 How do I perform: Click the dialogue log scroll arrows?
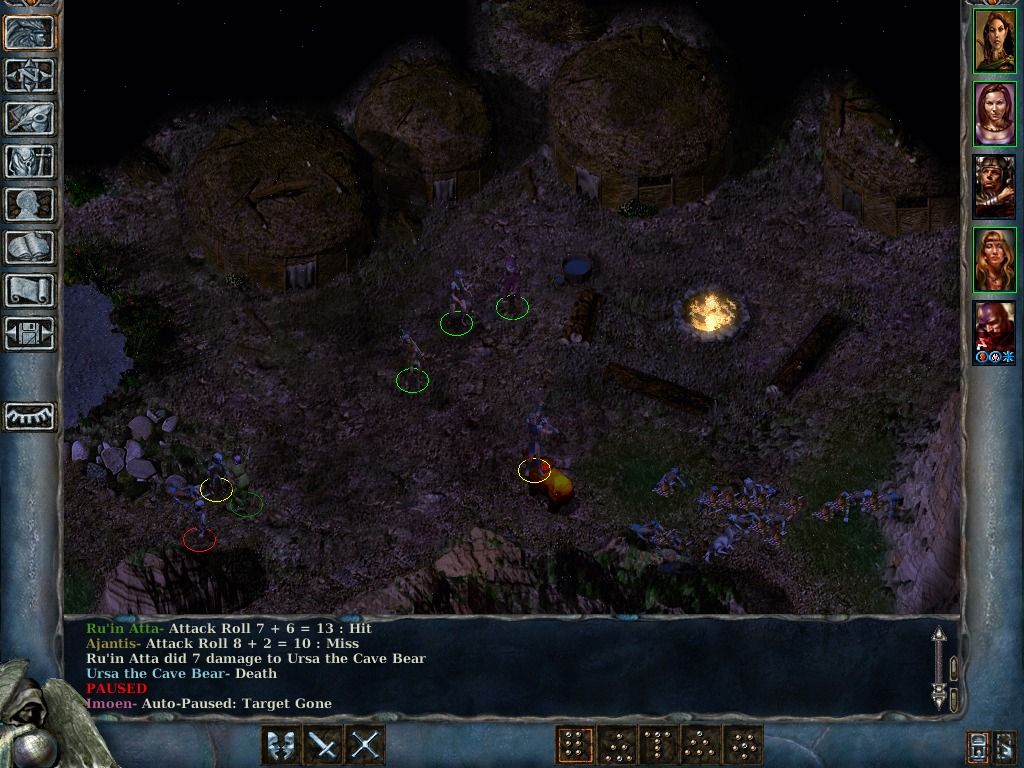(939, 667)
